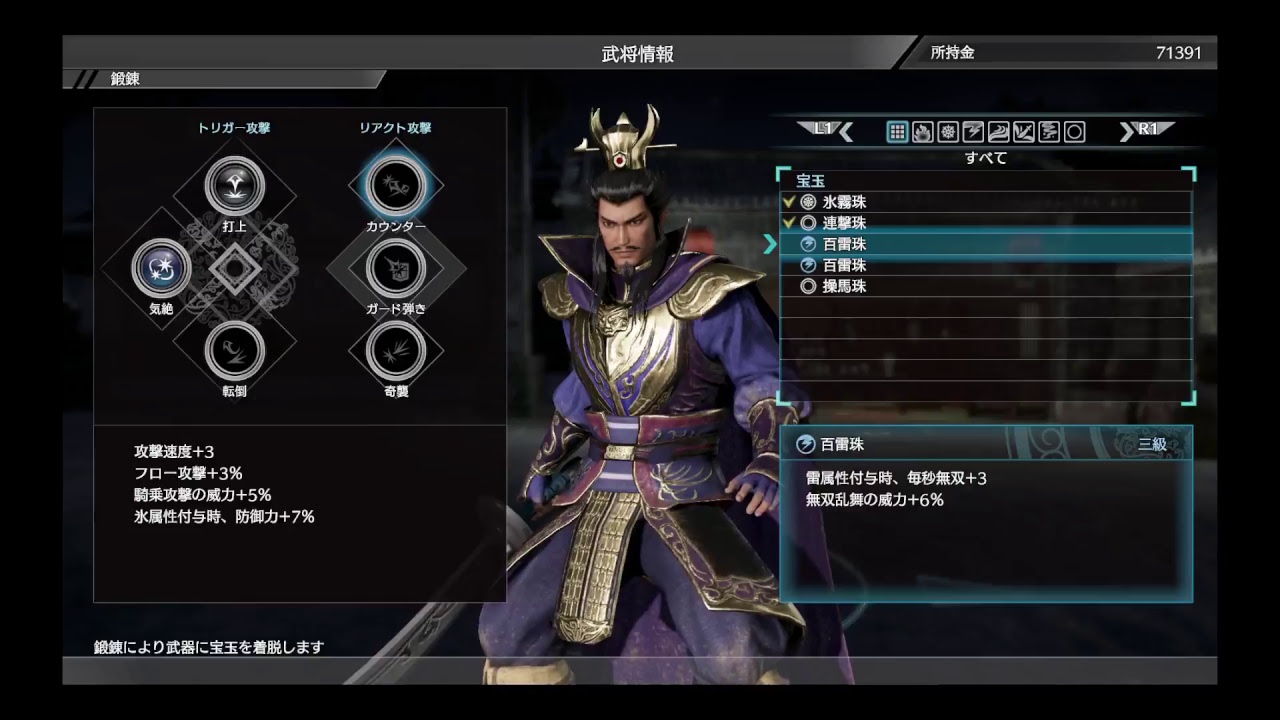Select the 操馬珠 gem in the list
Viewport: 1280px width, 720px height.
pos(870,287)
